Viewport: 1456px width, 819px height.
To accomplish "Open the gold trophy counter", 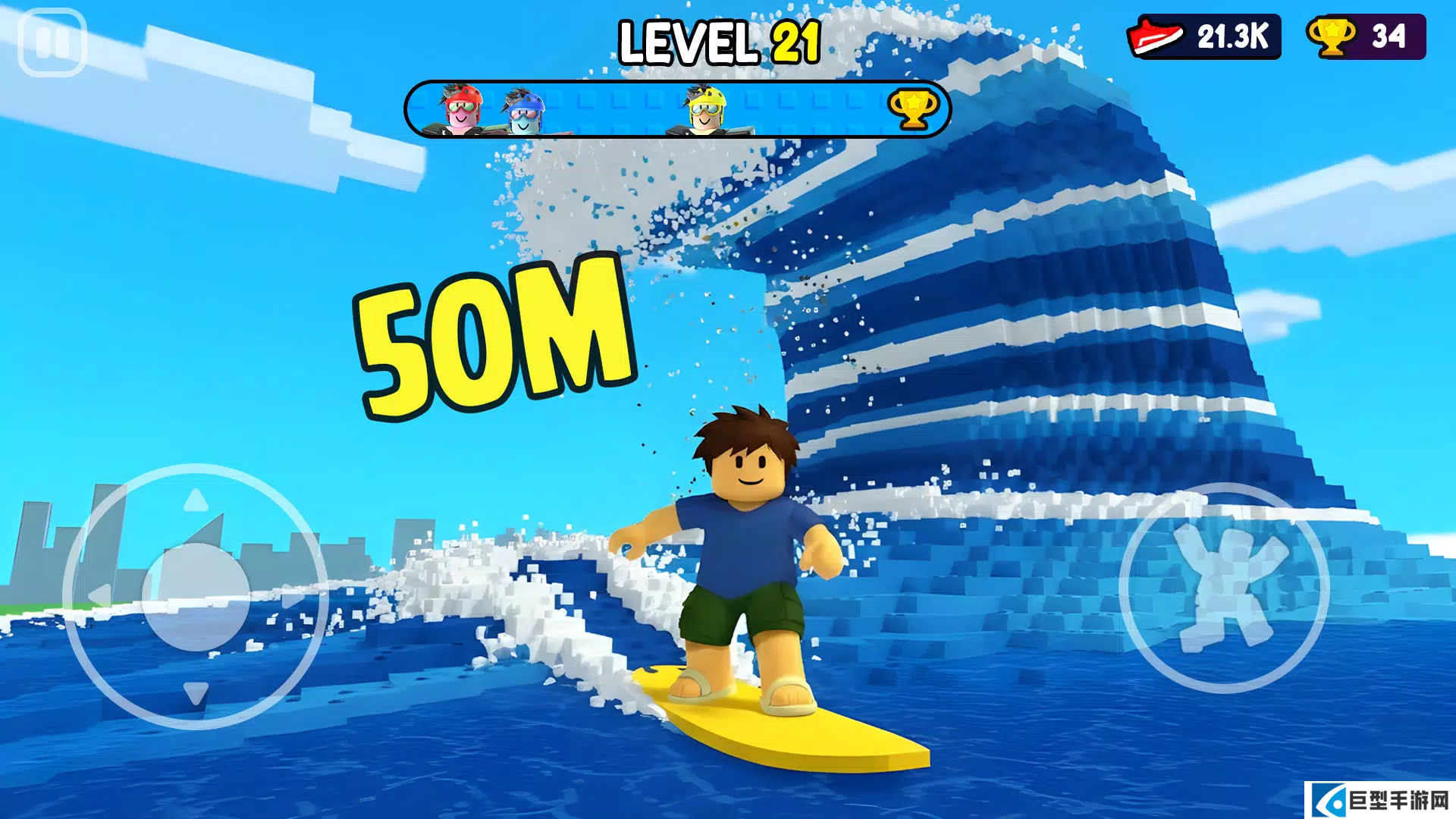I will tap(1365, 36).
